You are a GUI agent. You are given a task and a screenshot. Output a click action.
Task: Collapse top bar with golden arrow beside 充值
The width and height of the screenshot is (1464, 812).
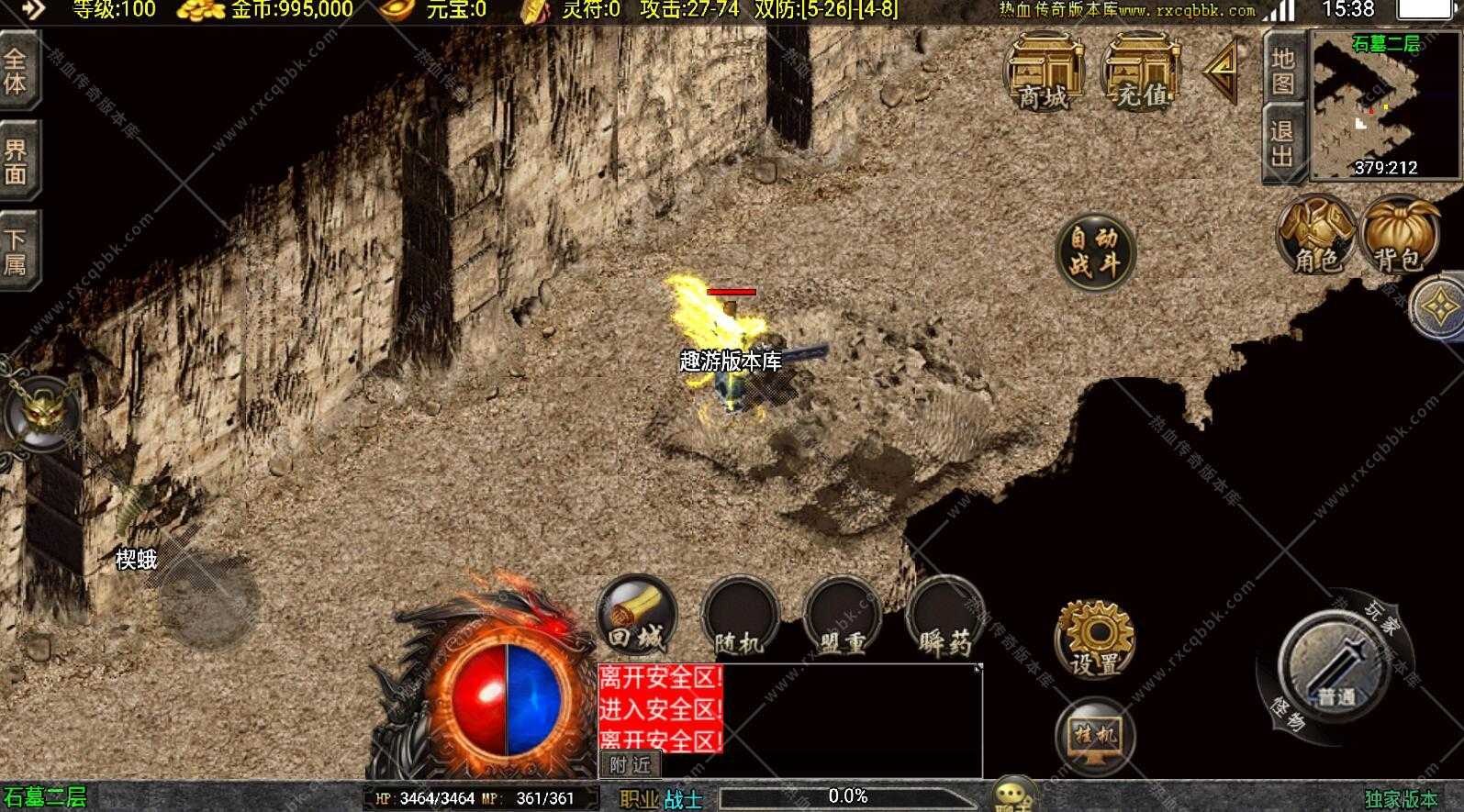coord(1221,73)
